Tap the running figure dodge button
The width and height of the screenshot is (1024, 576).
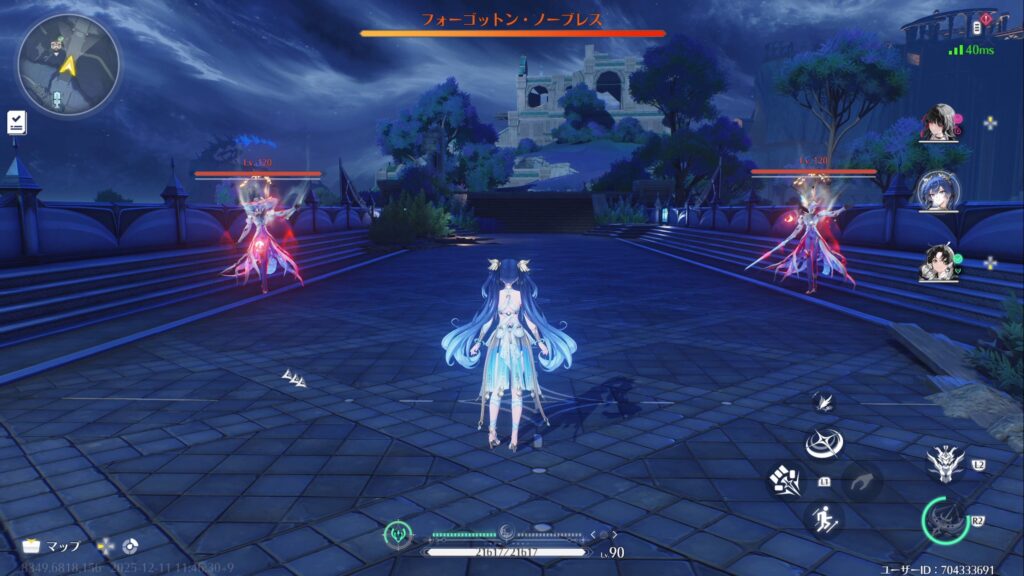pos(824,518)
